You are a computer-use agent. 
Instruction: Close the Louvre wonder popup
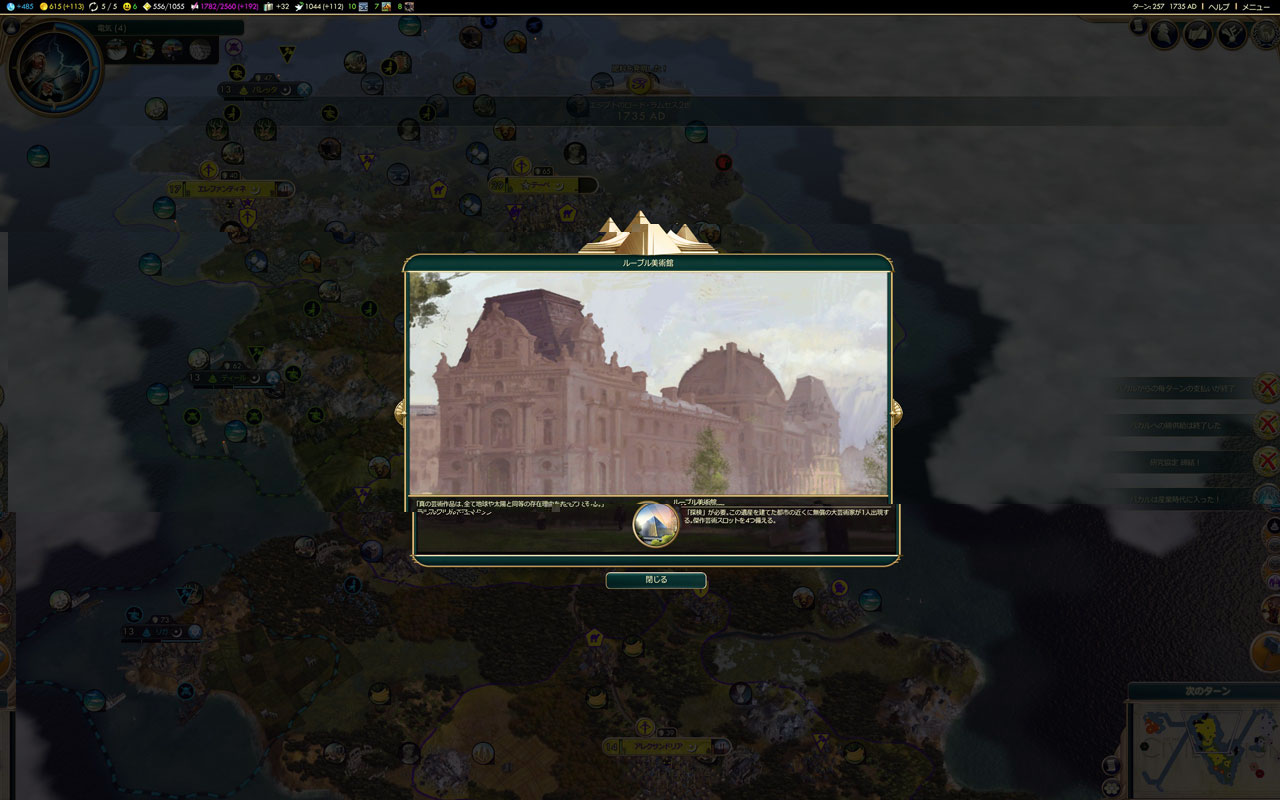[655, 580]
